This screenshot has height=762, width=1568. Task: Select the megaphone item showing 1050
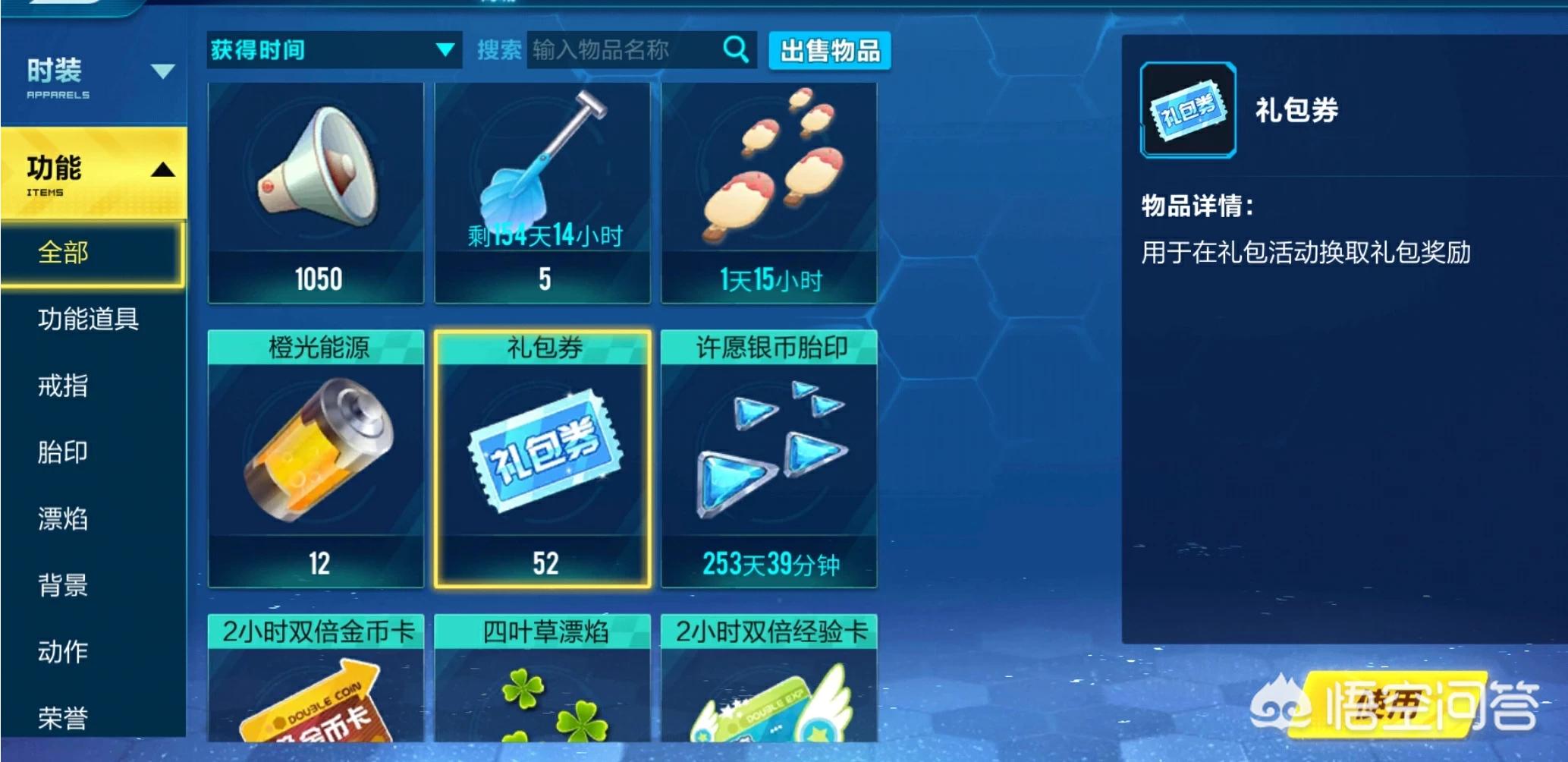(x=316, y=190)
